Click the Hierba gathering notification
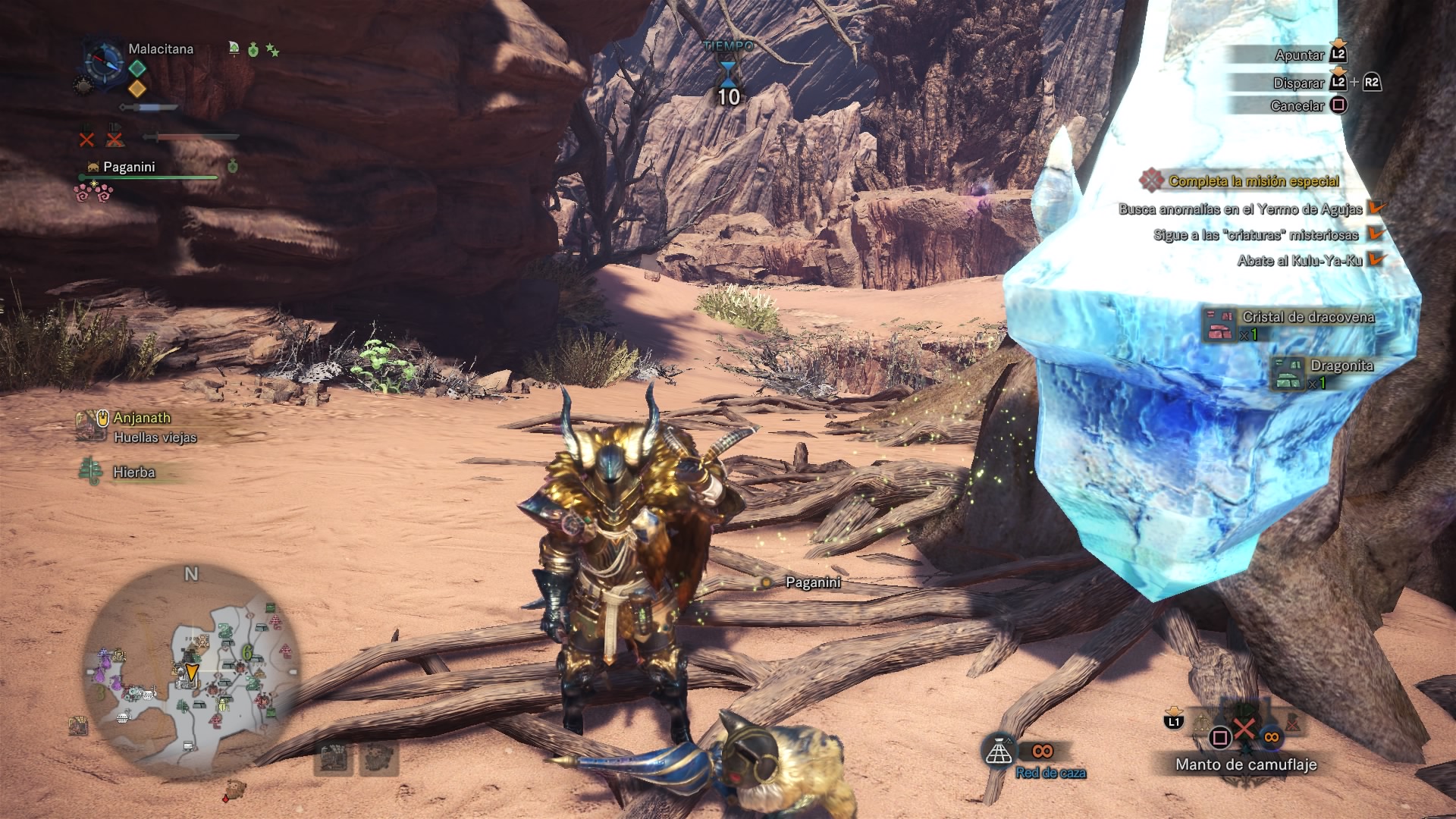 coord(133,472)
